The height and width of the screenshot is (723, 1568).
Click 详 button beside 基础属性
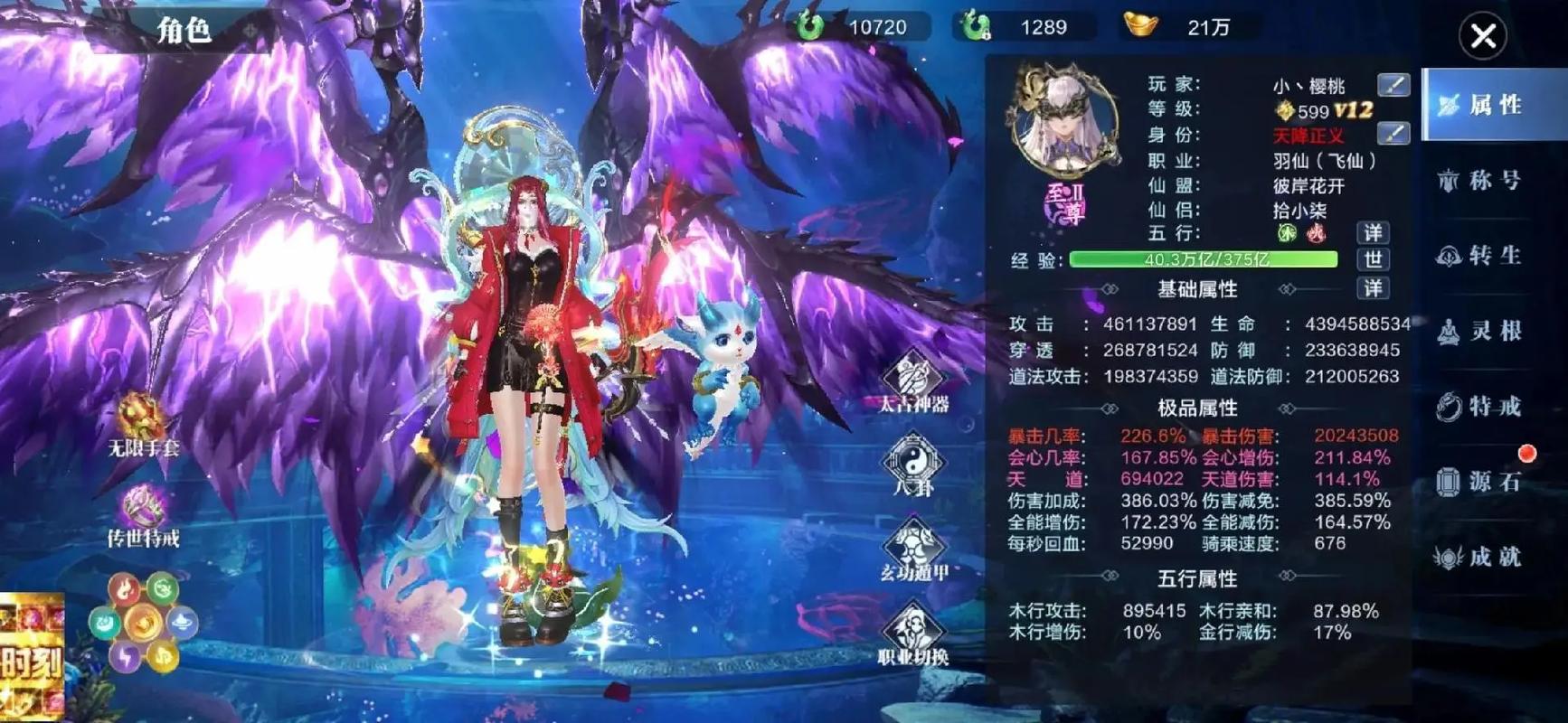(1374, 289)
